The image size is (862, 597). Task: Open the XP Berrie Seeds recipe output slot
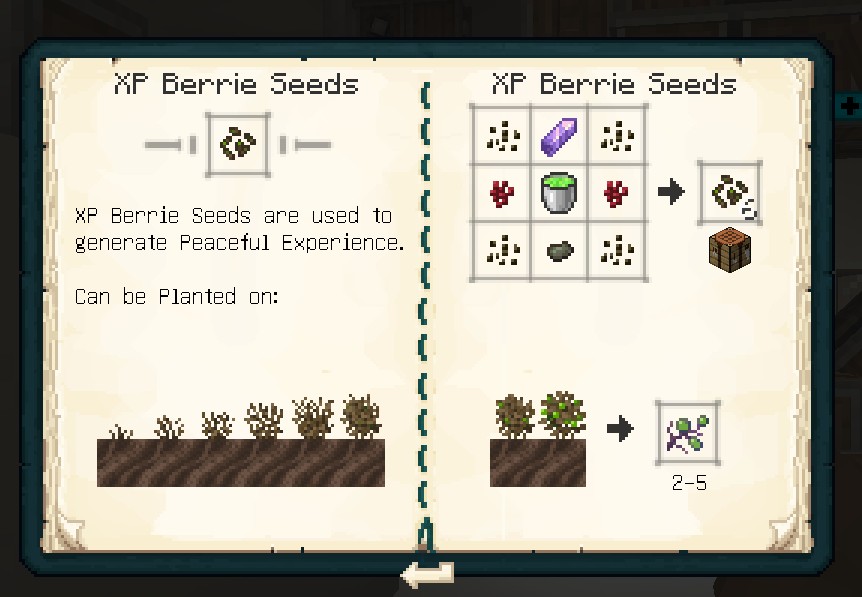729,192
